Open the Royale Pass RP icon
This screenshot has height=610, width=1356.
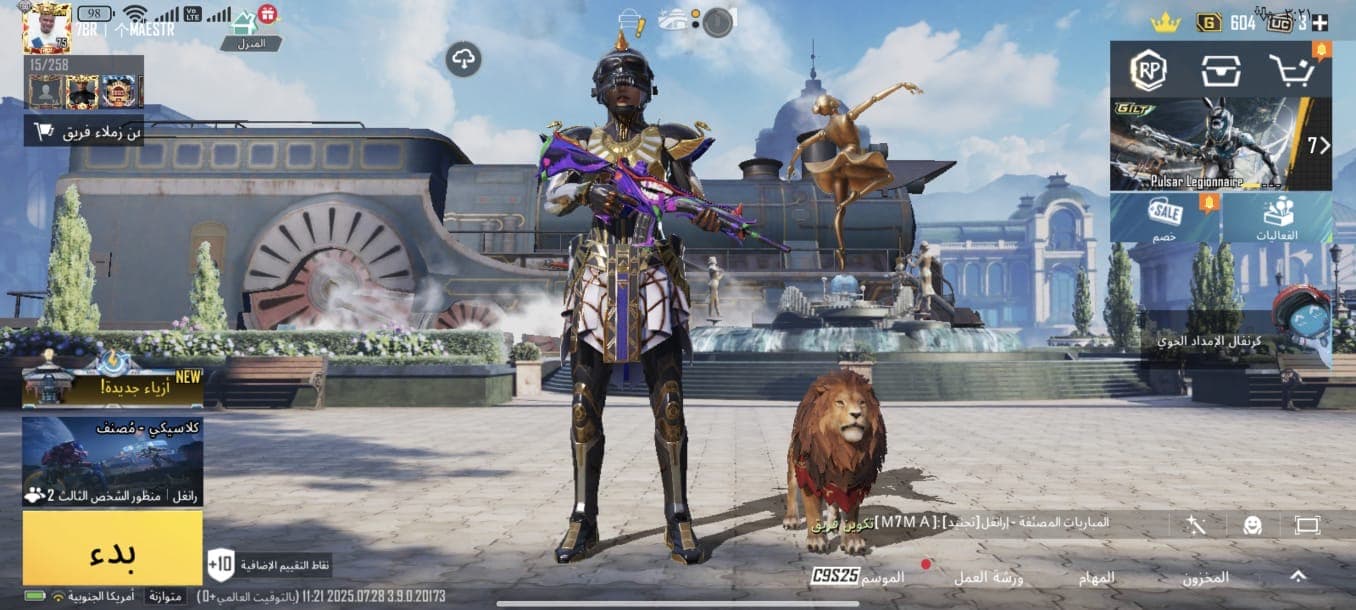click(1148, 70)
